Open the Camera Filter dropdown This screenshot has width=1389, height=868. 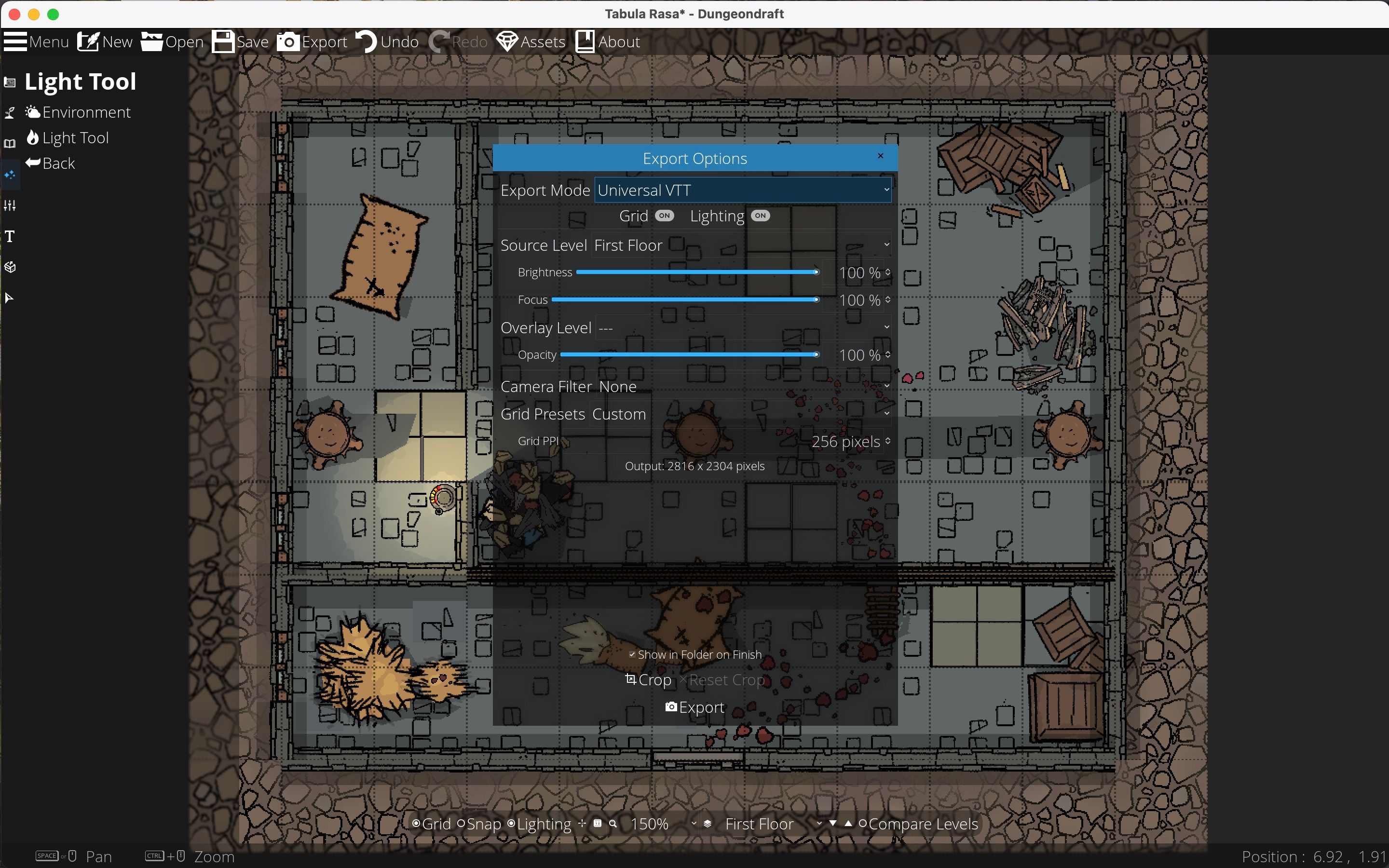[885, 386]
